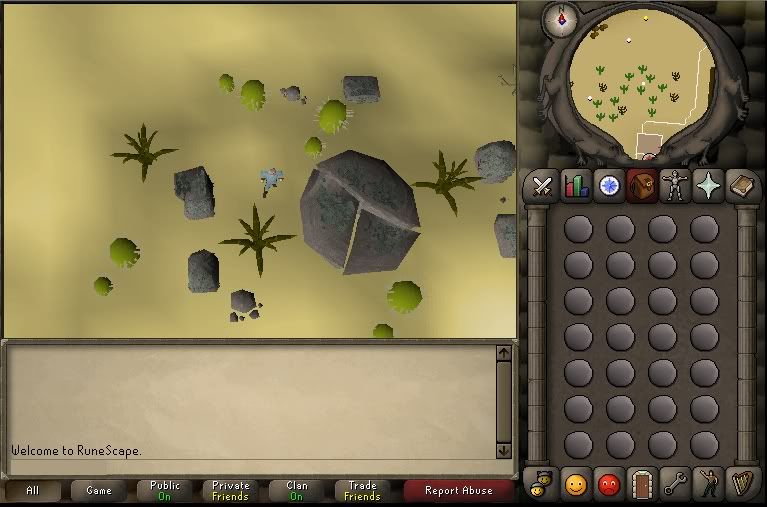Image resolution: width=767 pixels, height=507 pixels.
Task: Select the Inventory backpack tab
Action: (x=642, y=186)
